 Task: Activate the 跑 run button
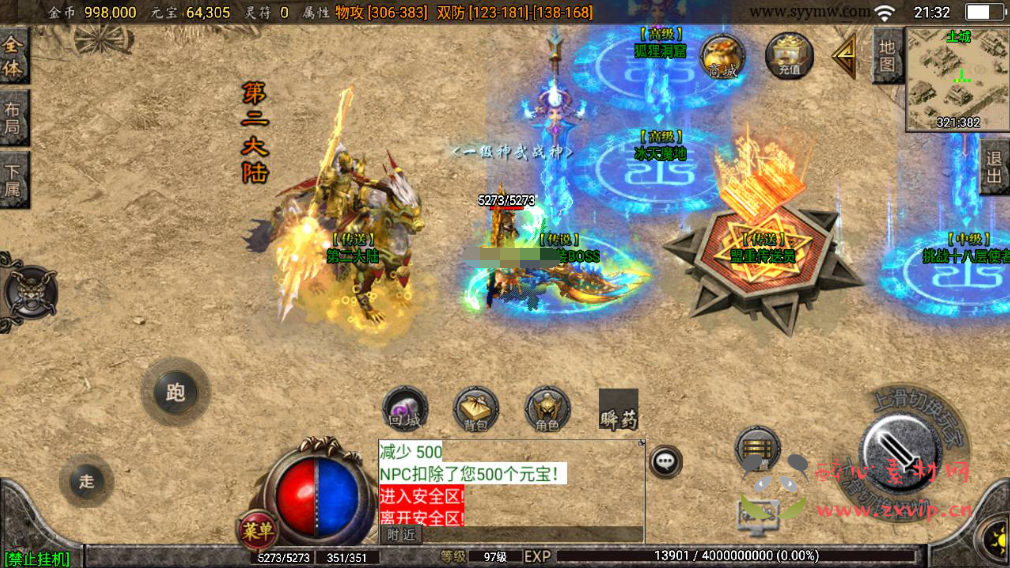(x=176, y=392)
